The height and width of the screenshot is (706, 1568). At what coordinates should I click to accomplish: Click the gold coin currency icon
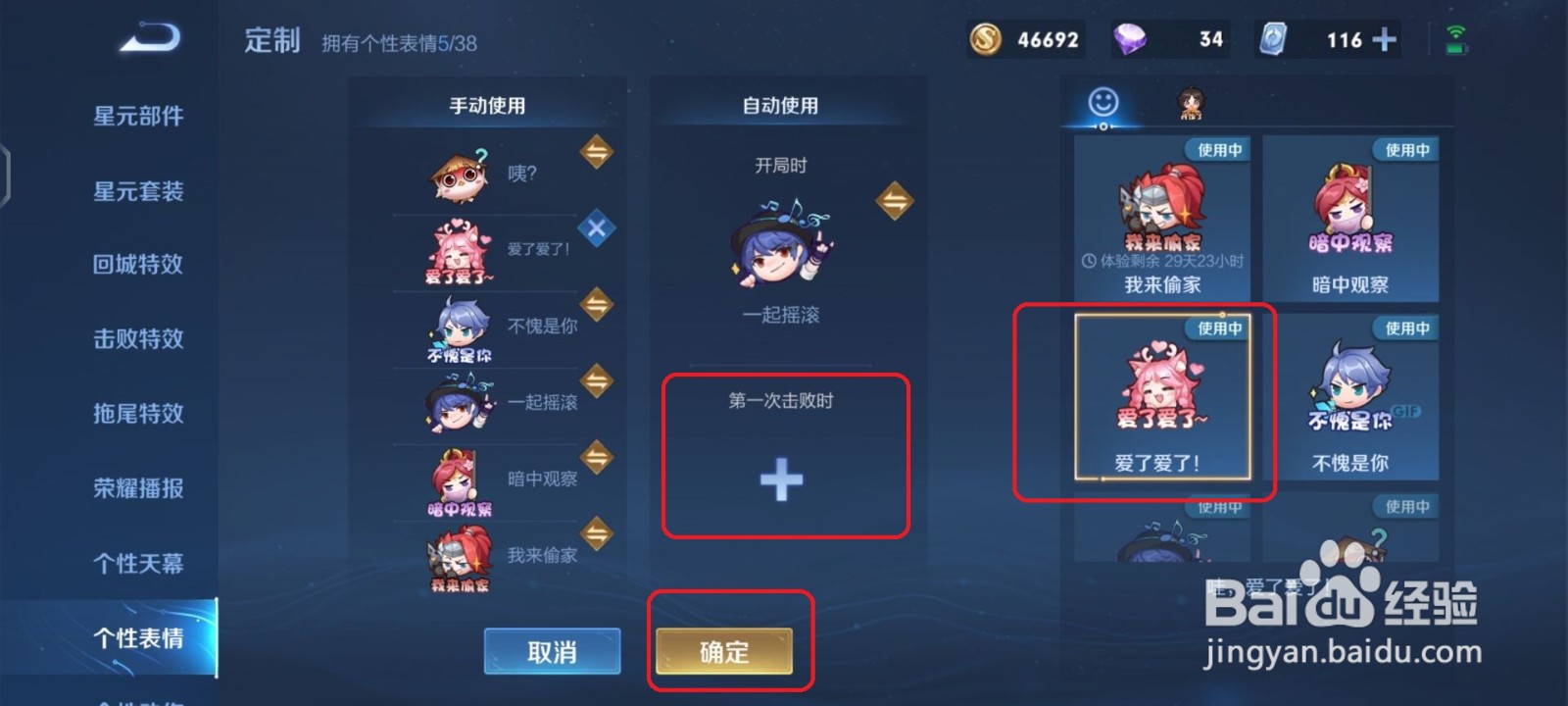pos(984,39)
